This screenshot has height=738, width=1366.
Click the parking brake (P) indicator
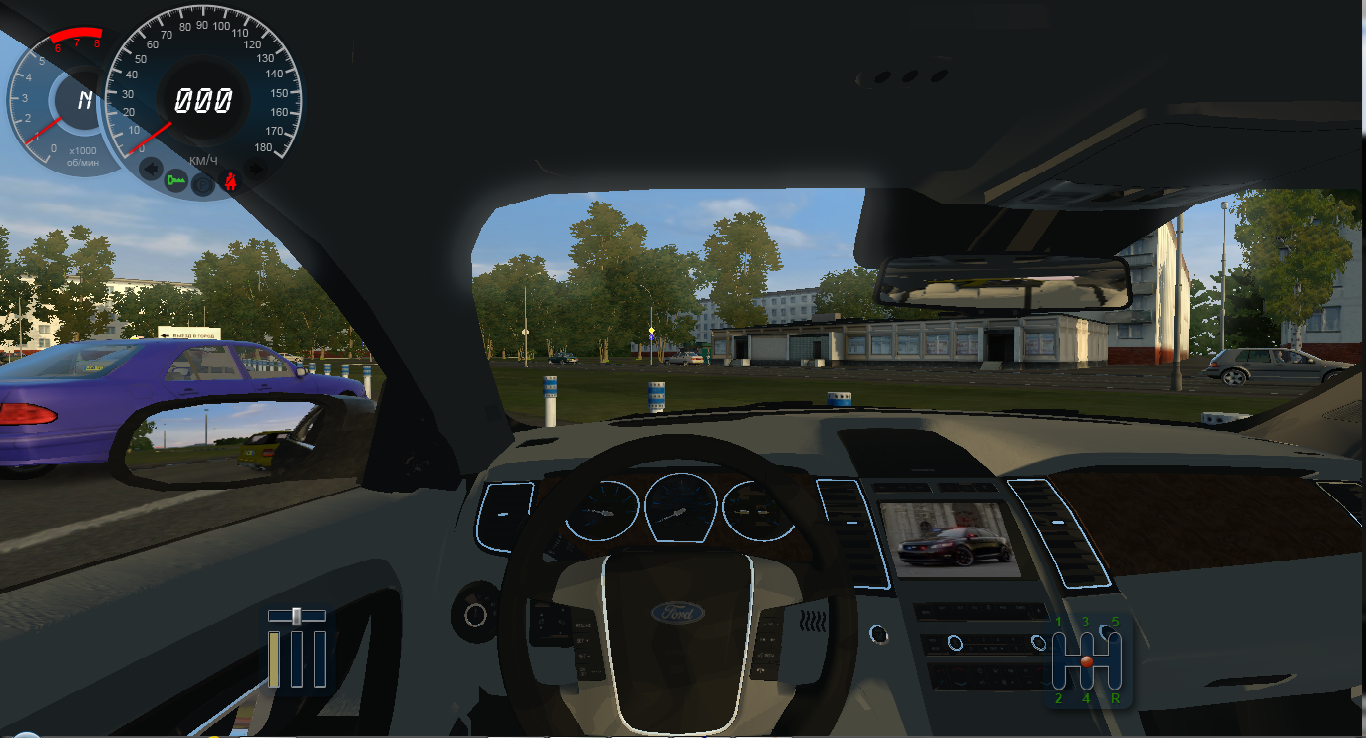tap(201, 183)
